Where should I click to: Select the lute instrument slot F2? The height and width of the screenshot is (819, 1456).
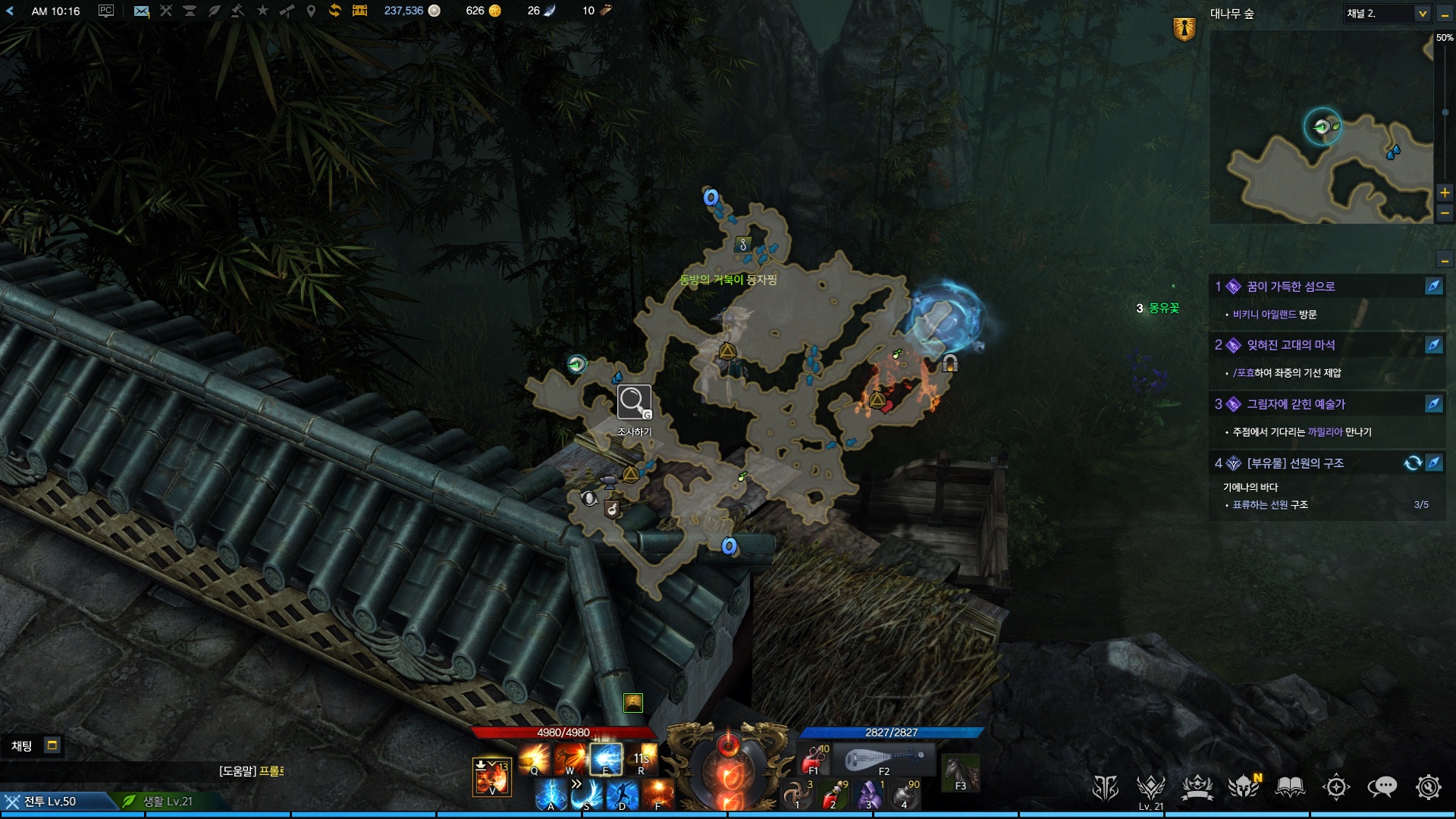[884, 758]
